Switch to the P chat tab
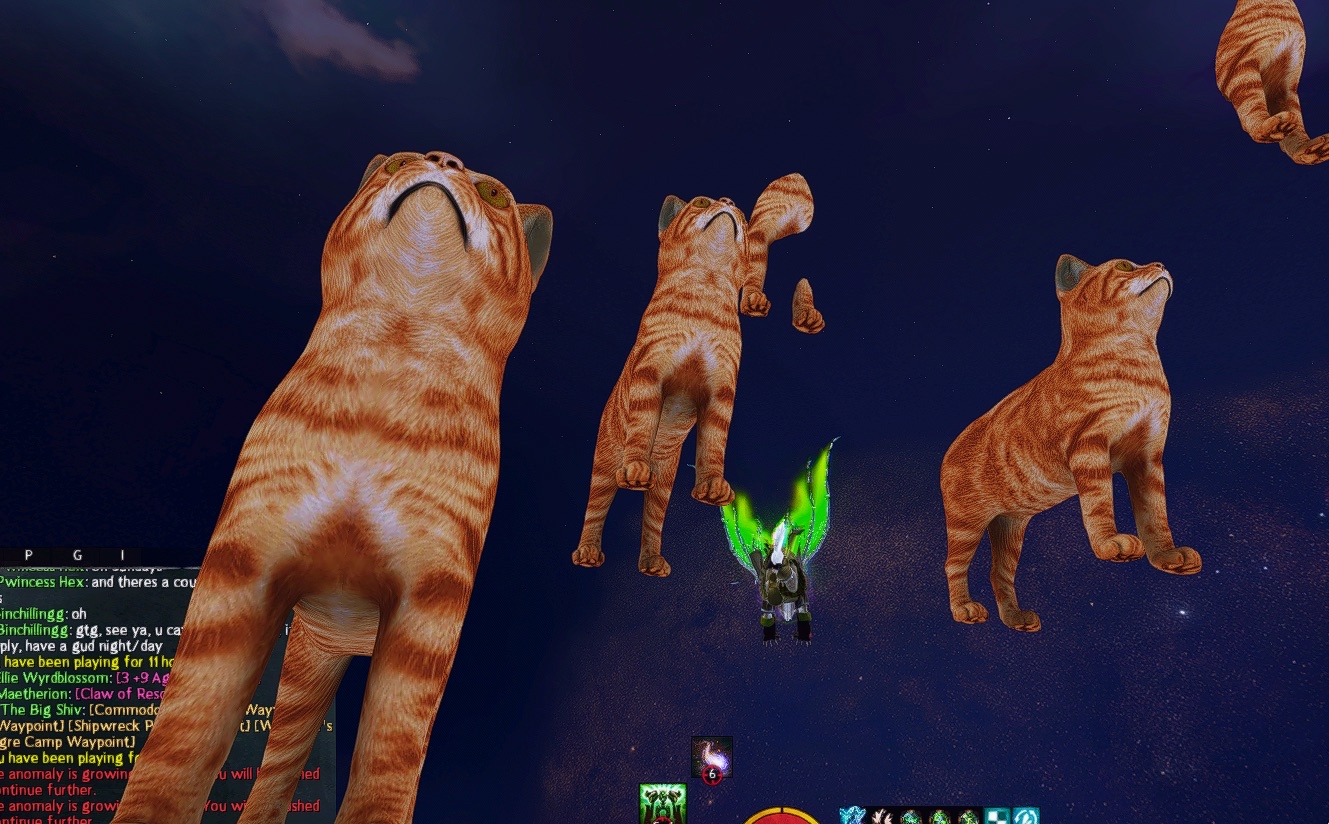The image size is (1329, 824). coord(27,555)
